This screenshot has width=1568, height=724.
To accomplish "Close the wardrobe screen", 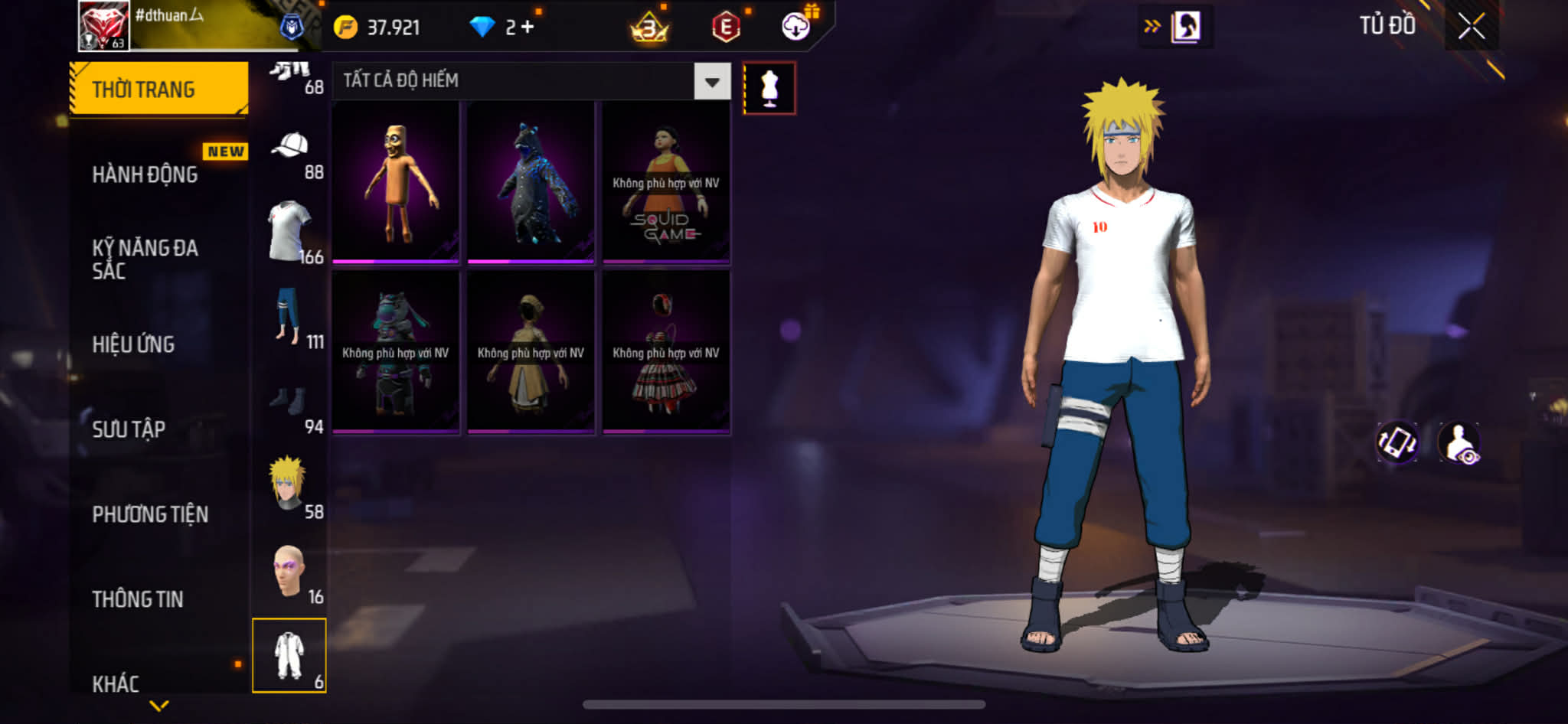I will point(1471,27).
